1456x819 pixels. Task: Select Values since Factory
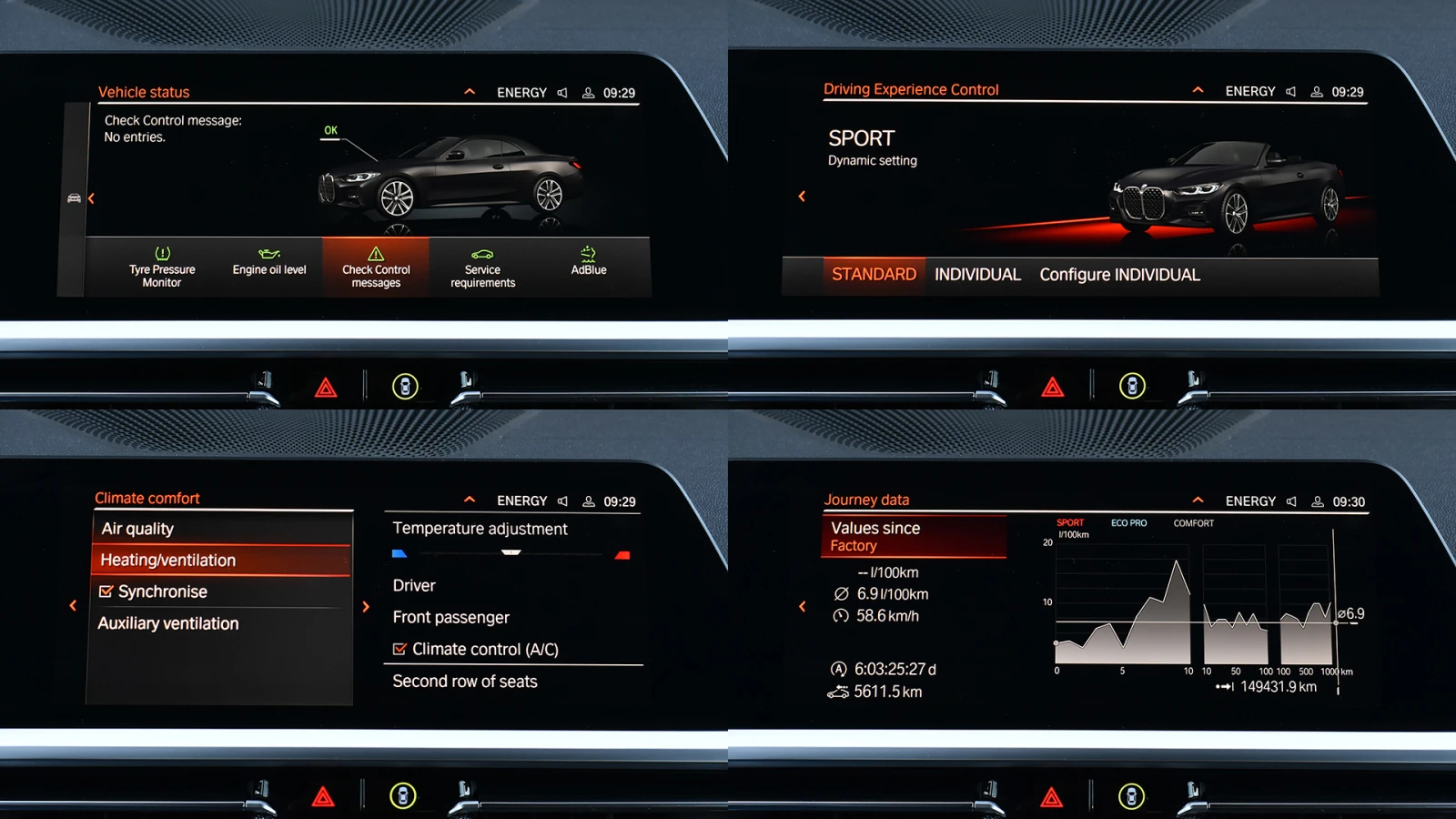point(914,537)
